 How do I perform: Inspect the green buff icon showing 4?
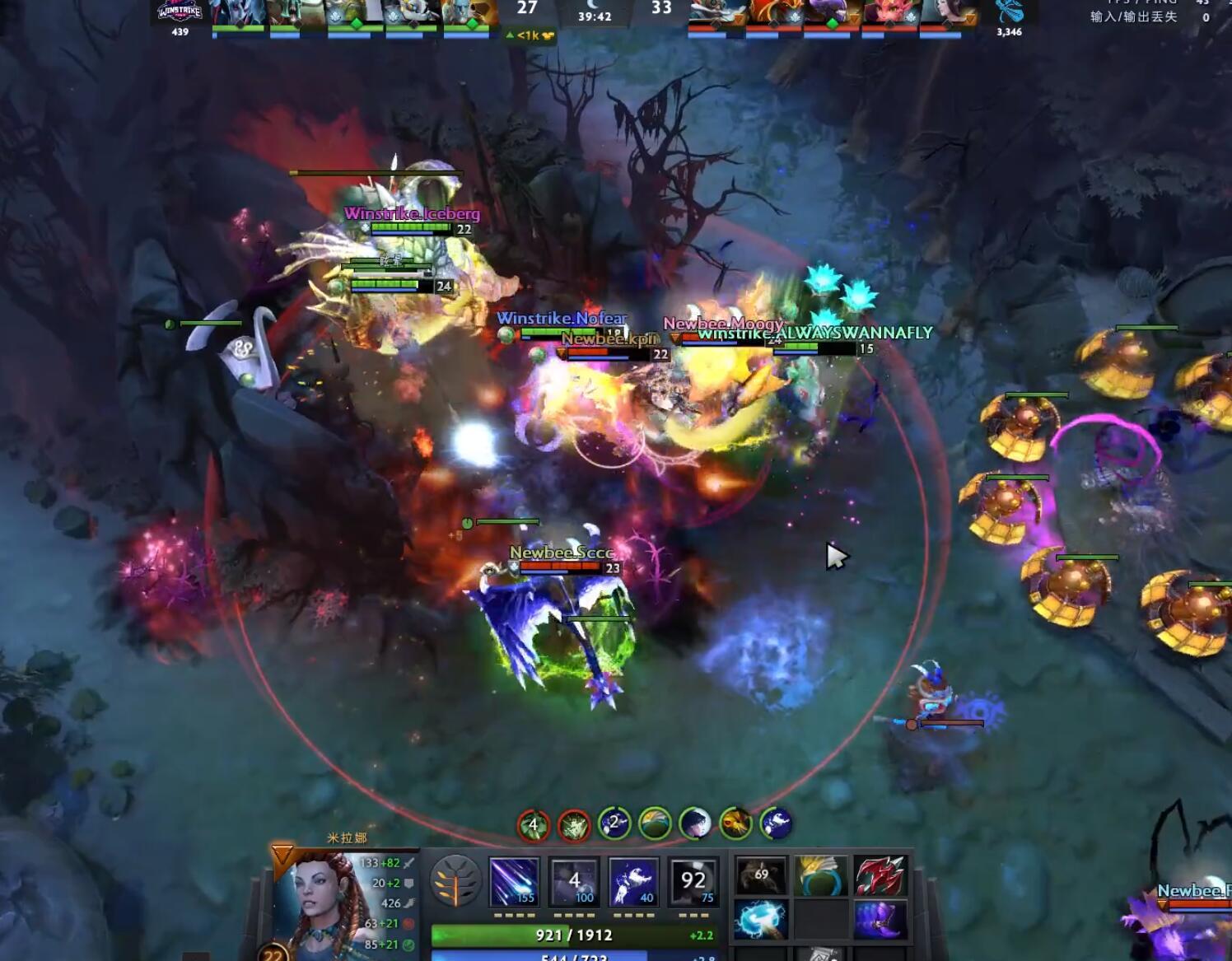pos(534,825)
